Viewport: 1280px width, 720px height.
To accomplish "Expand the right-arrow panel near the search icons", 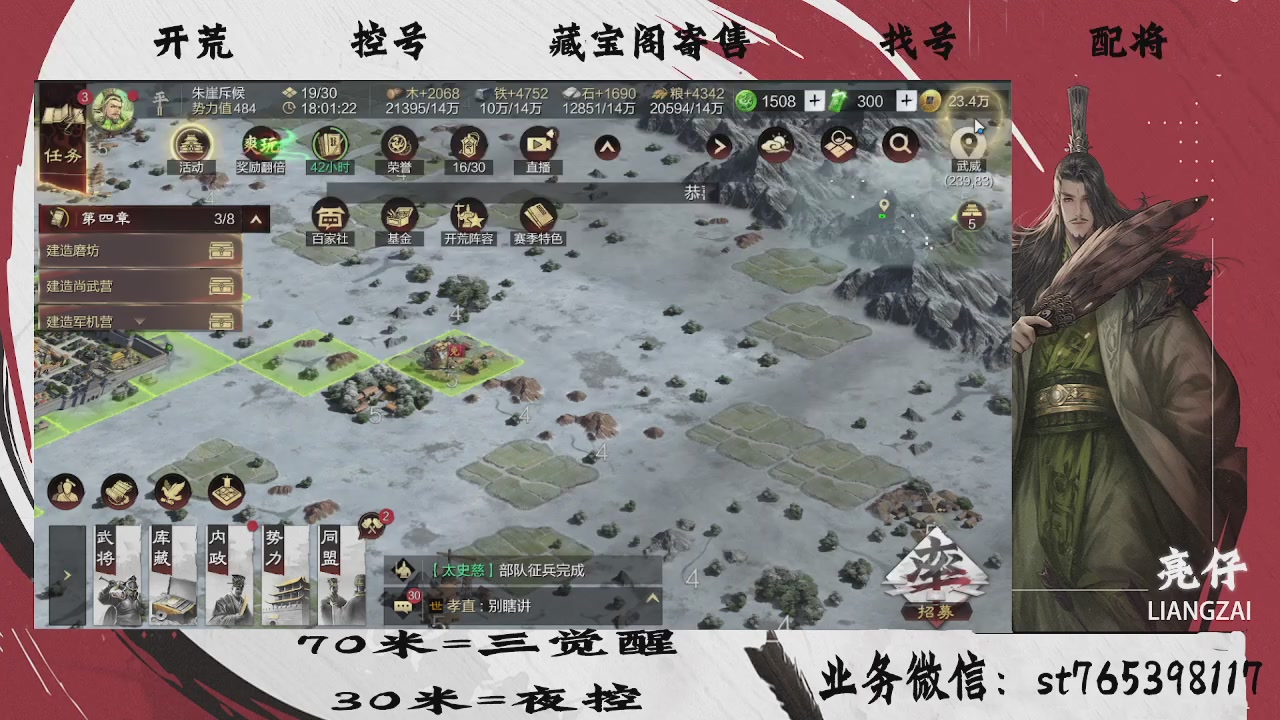I will tap(718, 144).
